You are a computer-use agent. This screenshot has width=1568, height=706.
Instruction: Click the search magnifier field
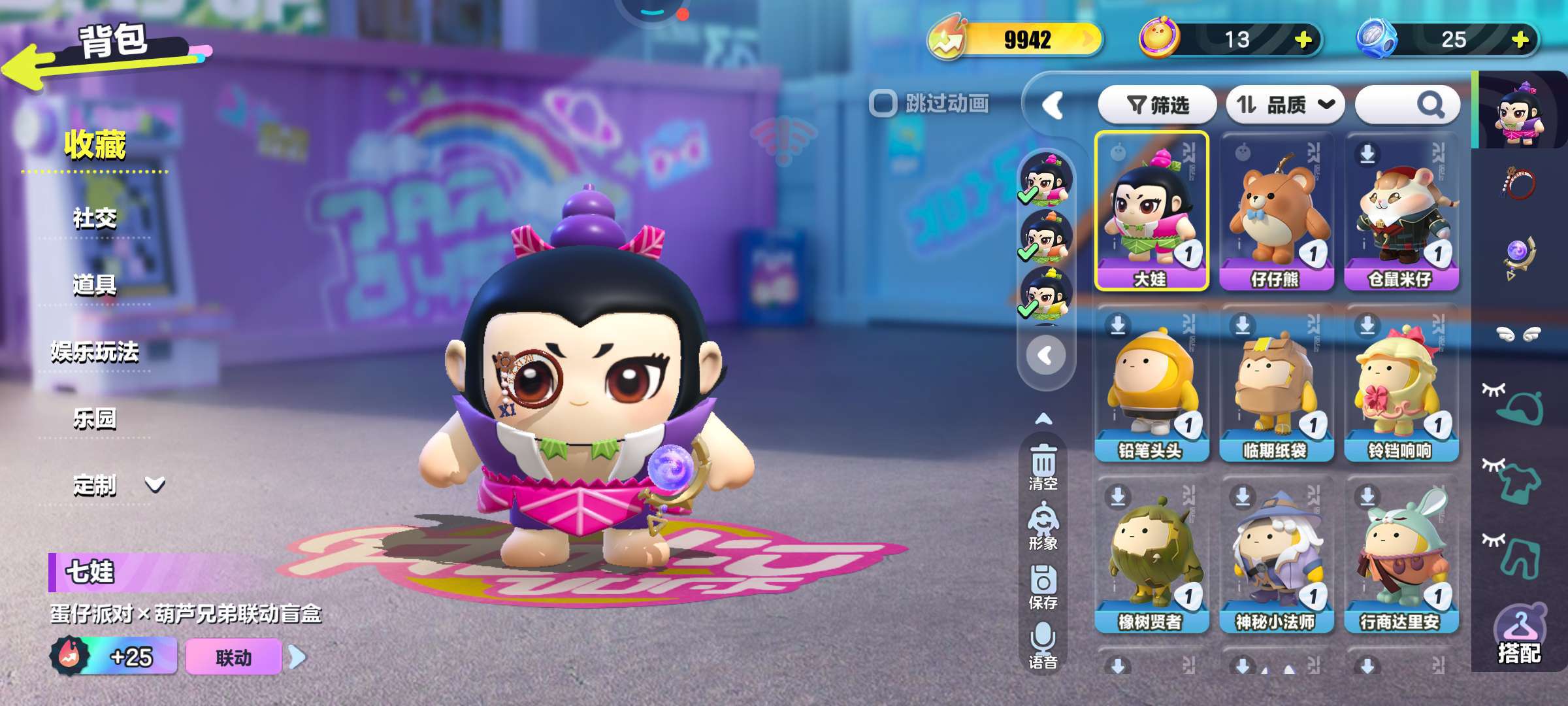(1408, 105)
